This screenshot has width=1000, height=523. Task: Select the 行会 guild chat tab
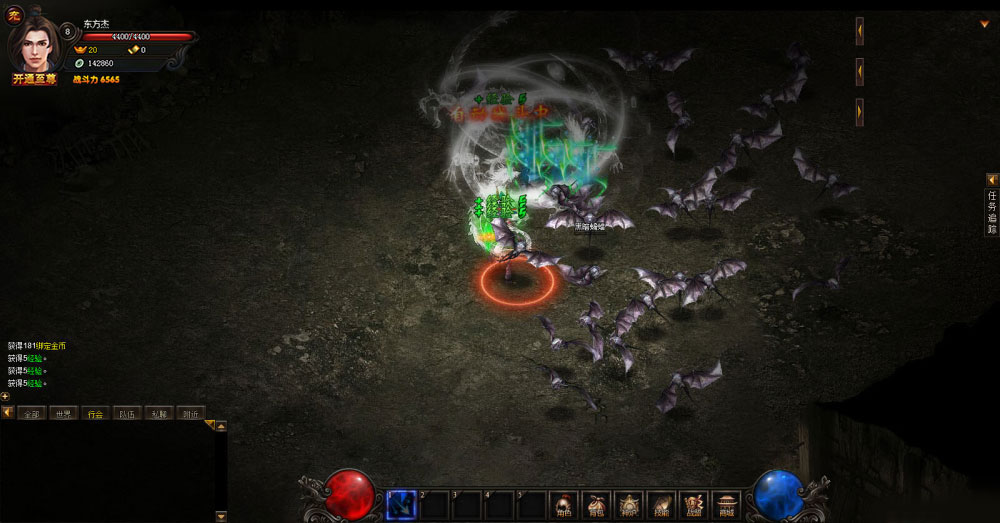click(95, 413)
